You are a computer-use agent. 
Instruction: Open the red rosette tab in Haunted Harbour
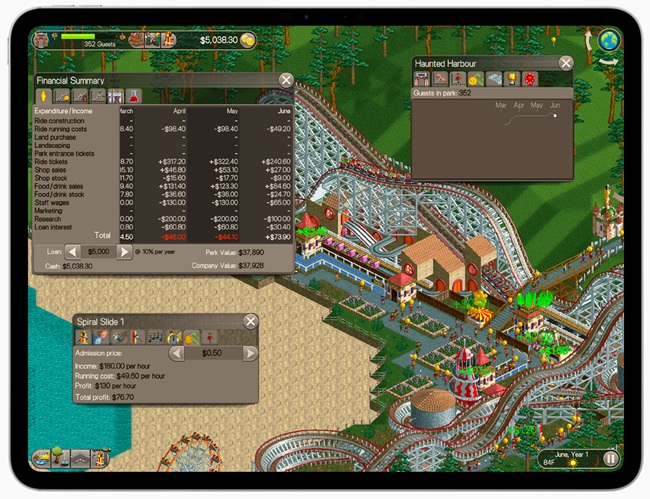coord(530,78)
